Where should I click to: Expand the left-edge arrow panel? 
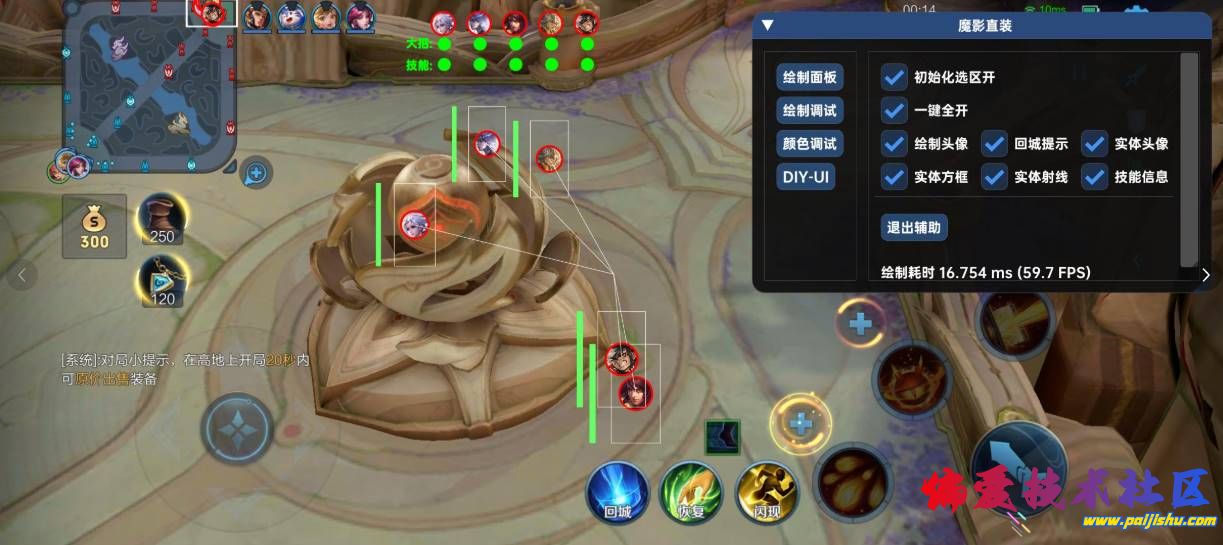pos(21,274)
